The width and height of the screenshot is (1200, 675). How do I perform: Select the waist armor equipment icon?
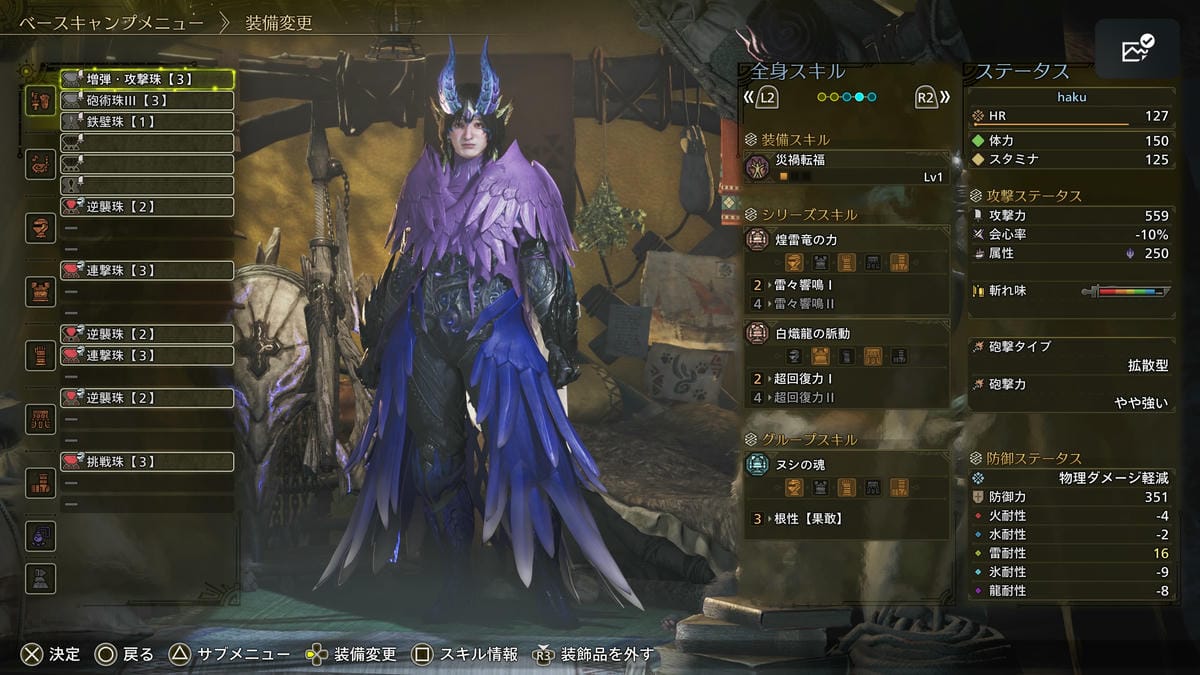pos(41,419)
